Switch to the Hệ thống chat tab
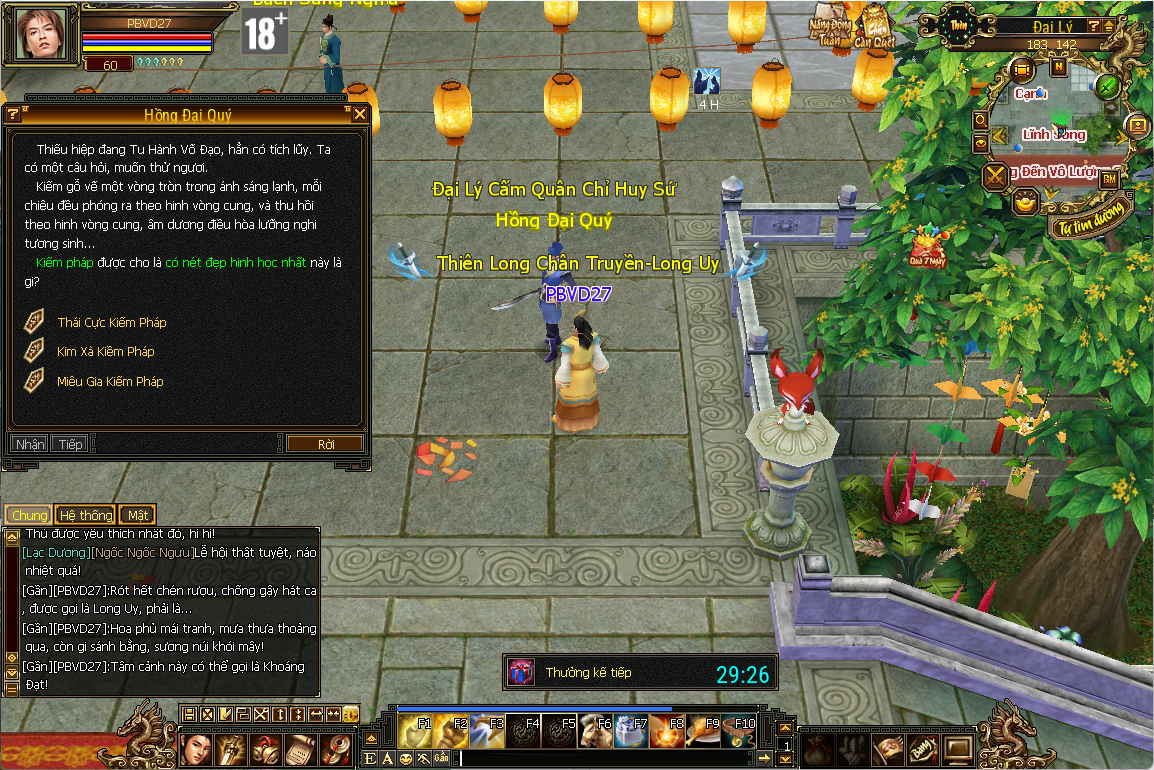 point(85,515)
